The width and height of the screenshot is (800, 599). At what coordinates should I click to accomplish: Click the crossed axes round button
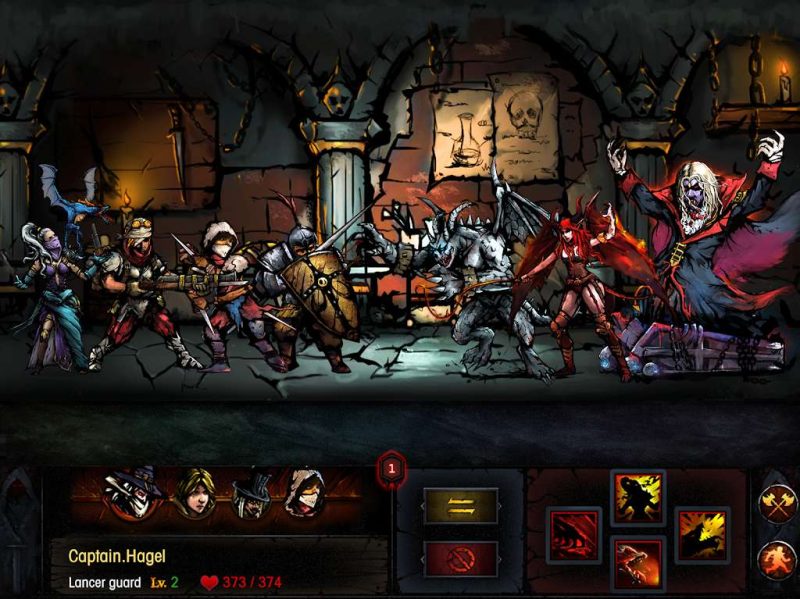pos(777,503)
